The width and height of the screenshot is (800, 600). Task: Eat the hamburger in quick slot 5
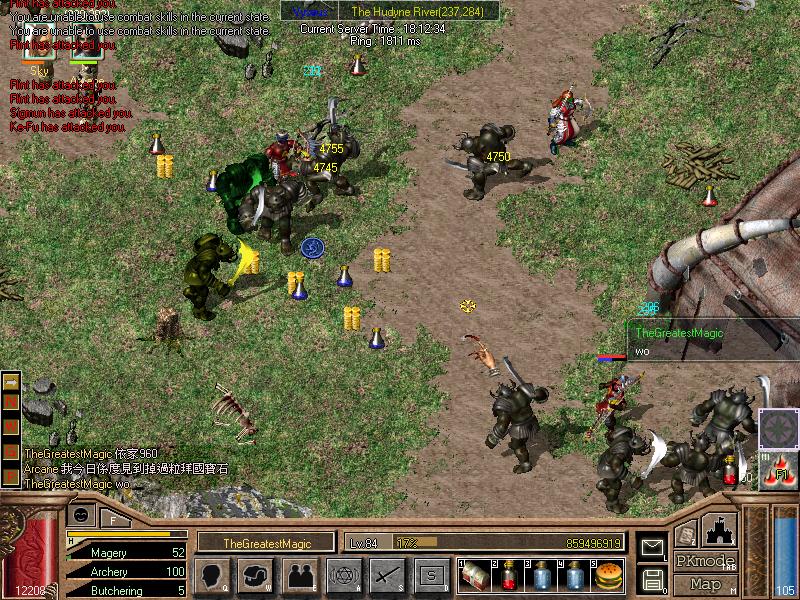(x=608, y=575)
